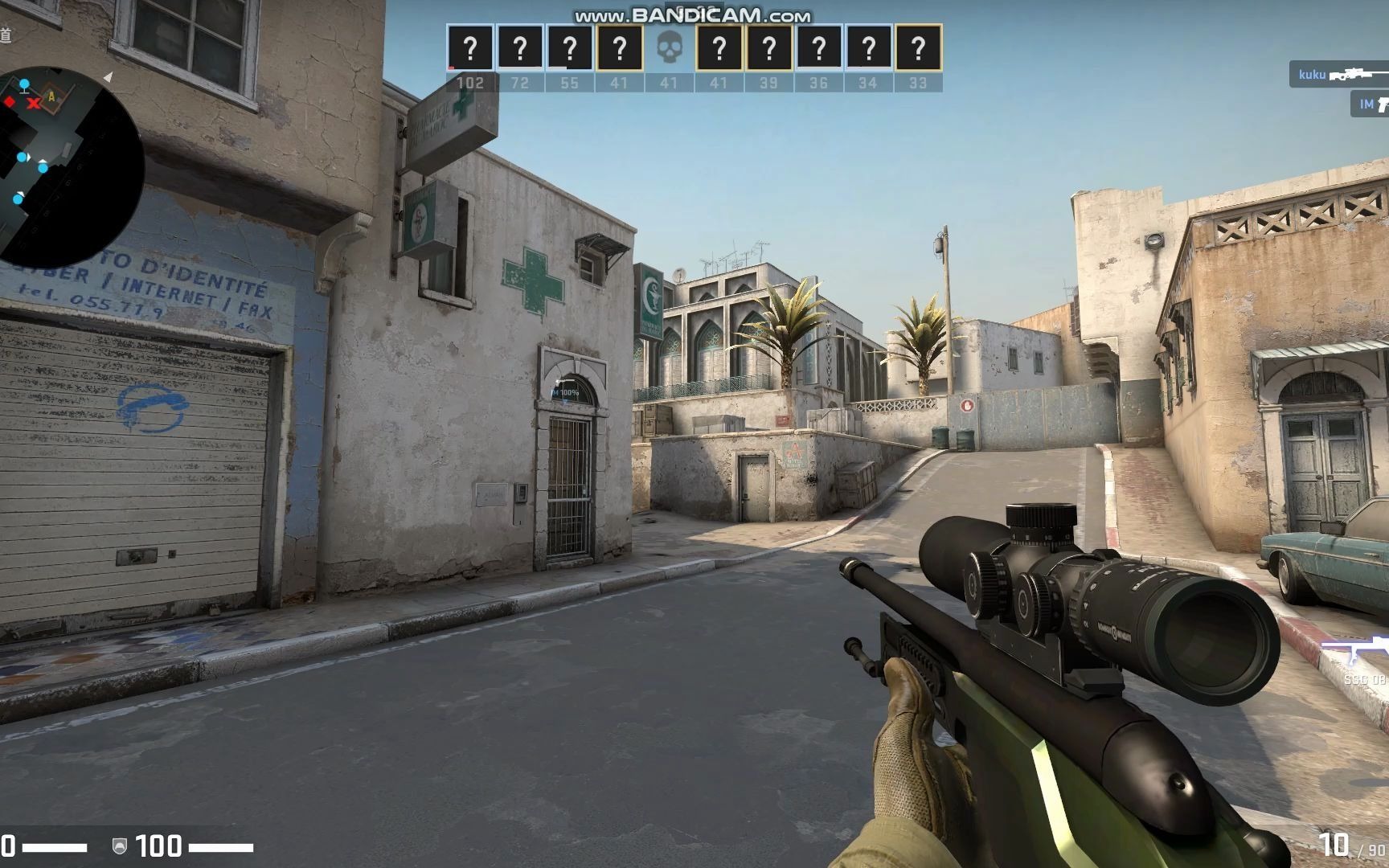Click the red diamond marker on the minimap
Image resolution: width=1389 pixels, height=868 pixels.
[7, 103]
